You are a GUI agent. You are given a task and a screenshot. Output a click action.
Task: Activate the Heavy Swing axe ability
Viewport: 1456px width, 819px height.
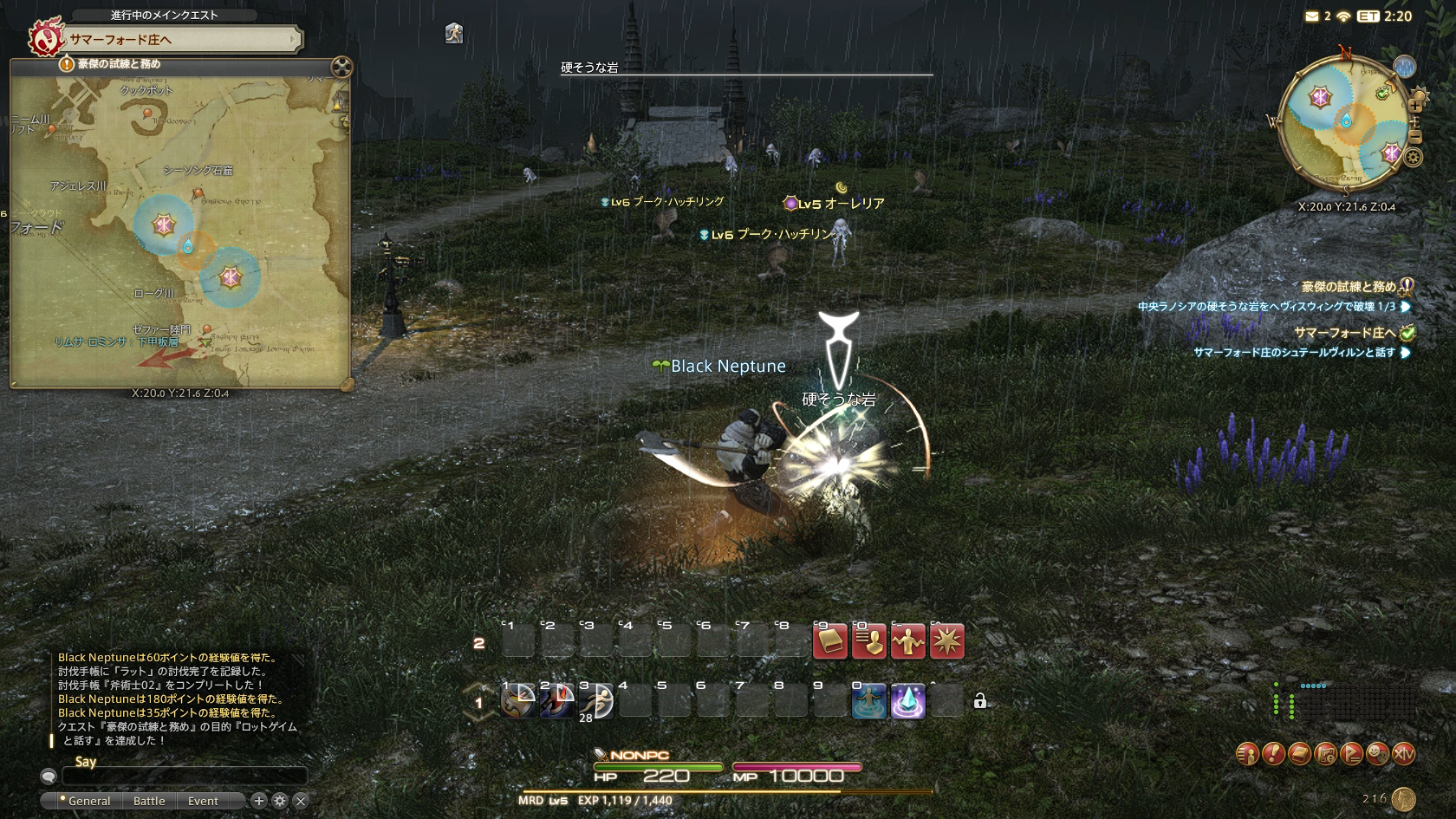[518, 701]
